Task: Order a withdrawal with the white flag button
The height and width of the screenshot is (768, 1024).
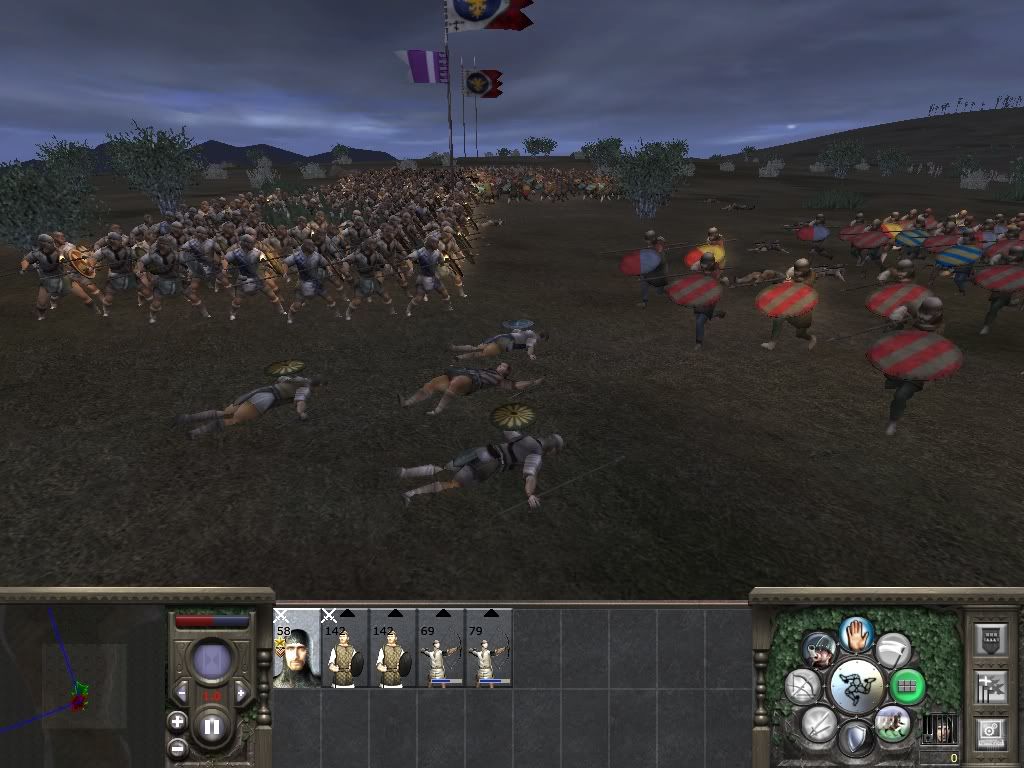Action: pos(894,651)
